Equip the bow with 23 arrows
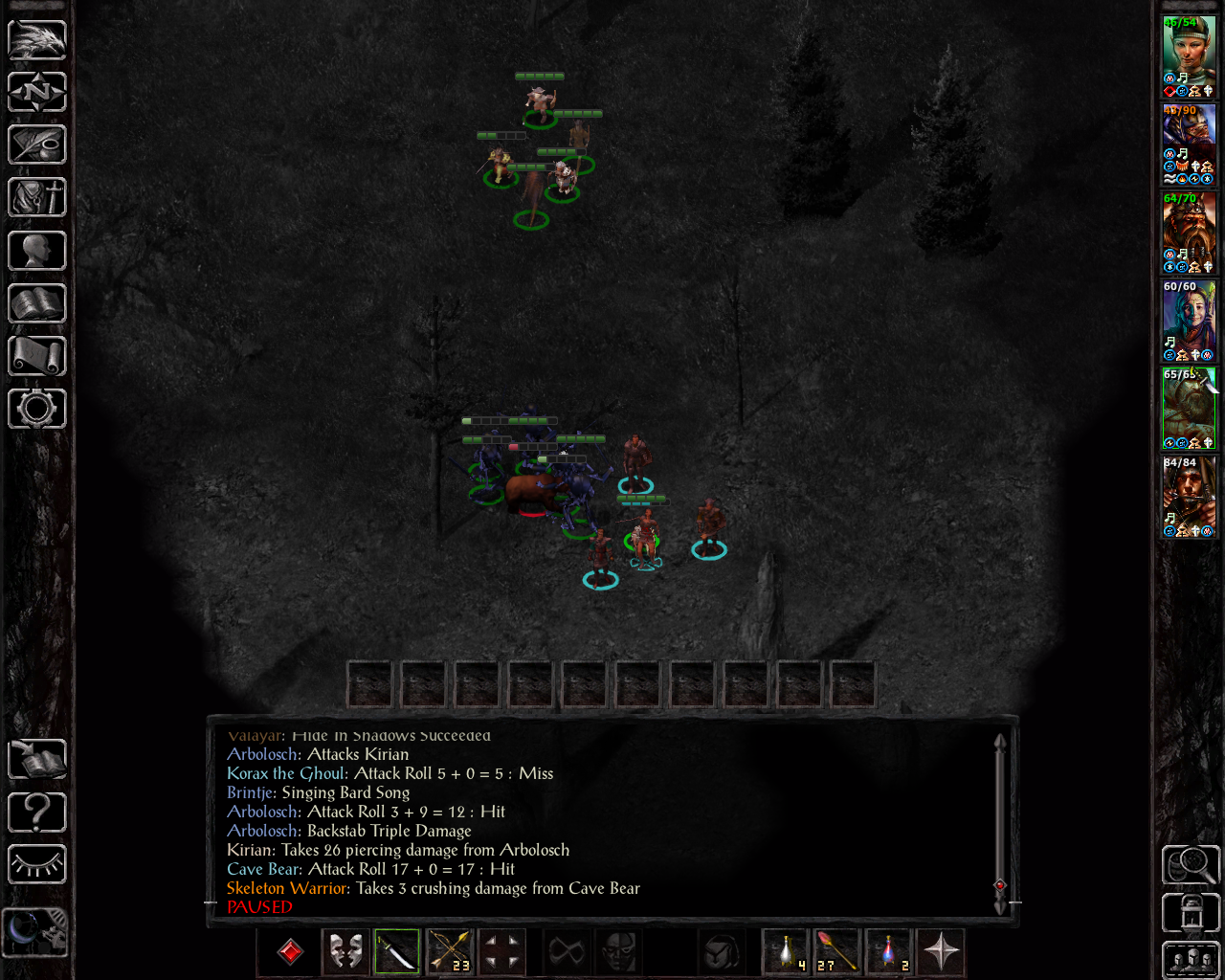Viewport: 1225px width, 980px height. (x=449, y=951)
